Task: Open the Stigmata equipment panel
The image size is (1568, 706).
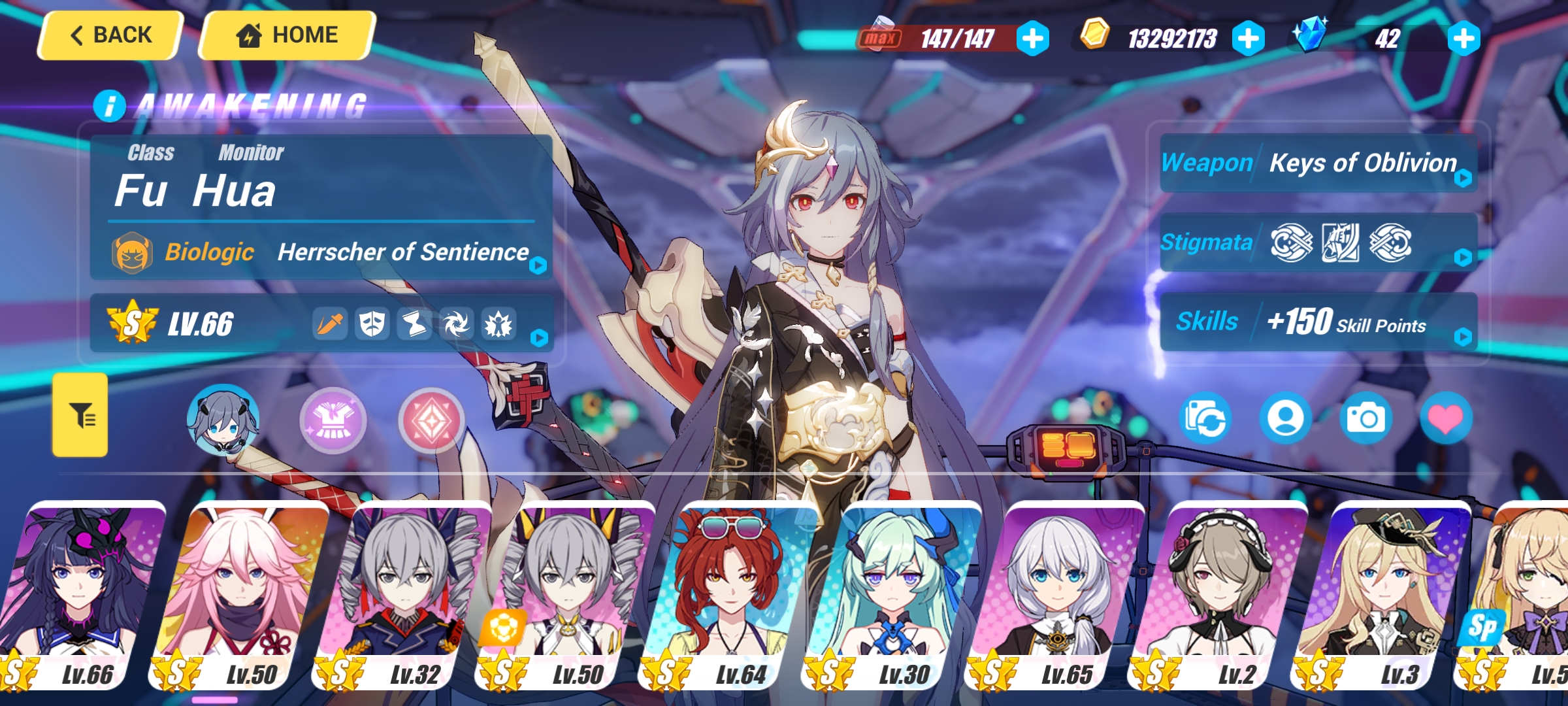Action: pos(1318,243)
